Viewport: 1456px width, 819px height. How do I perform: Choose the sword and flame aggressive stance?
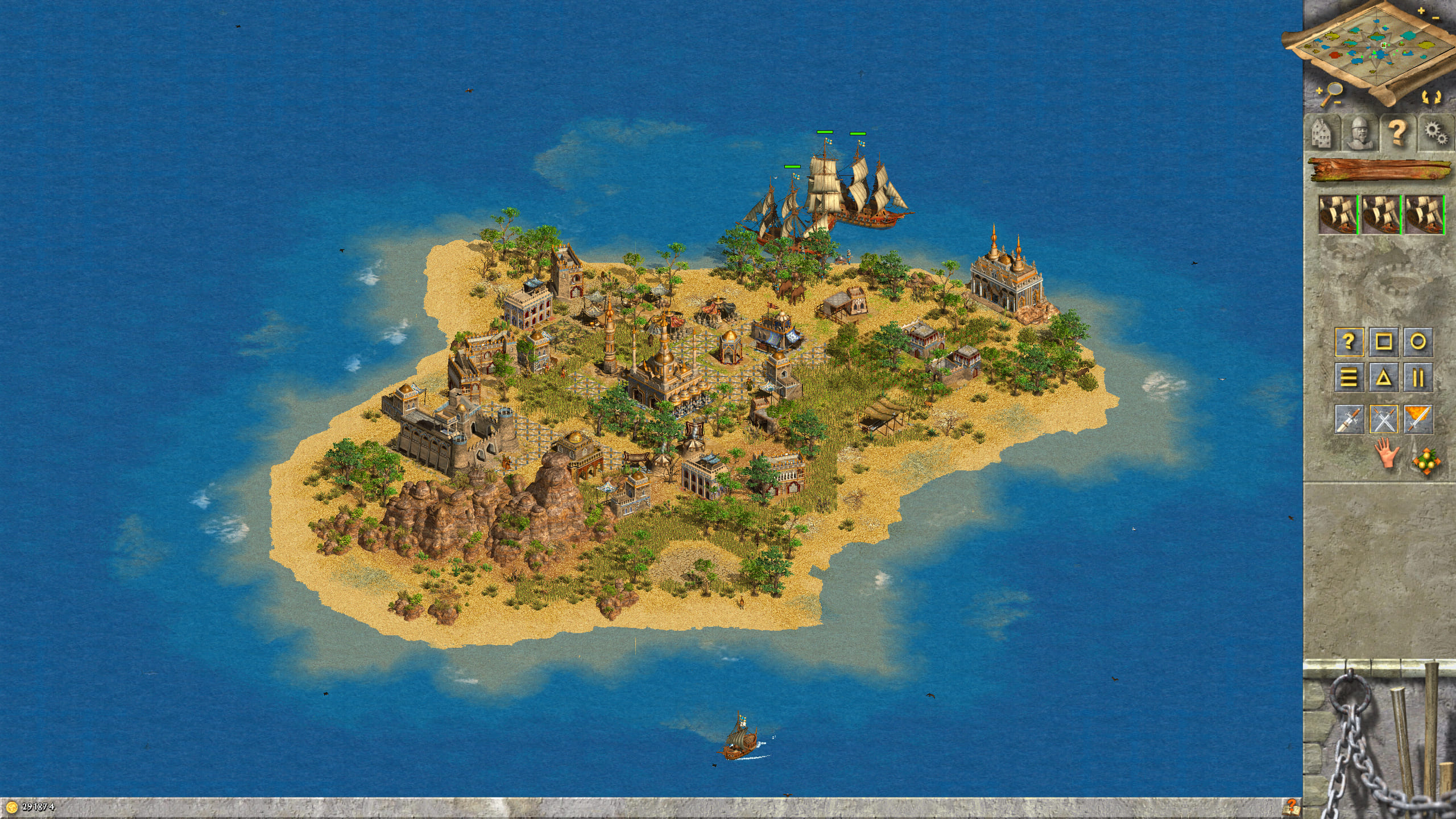click(x=1418, y=420)
